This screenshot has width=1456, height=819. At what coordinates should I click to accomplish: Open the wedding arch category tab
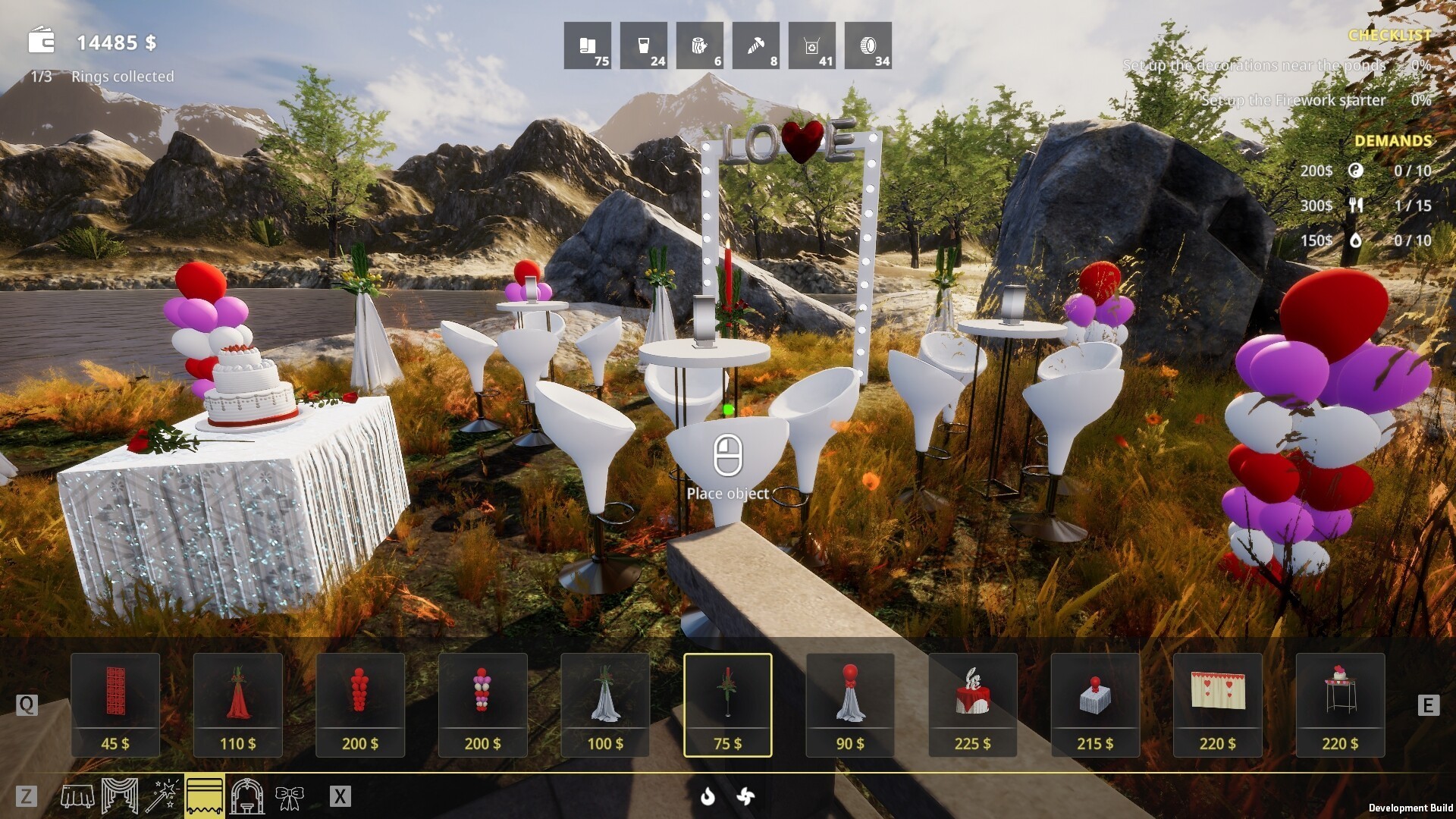click(246, 797)
